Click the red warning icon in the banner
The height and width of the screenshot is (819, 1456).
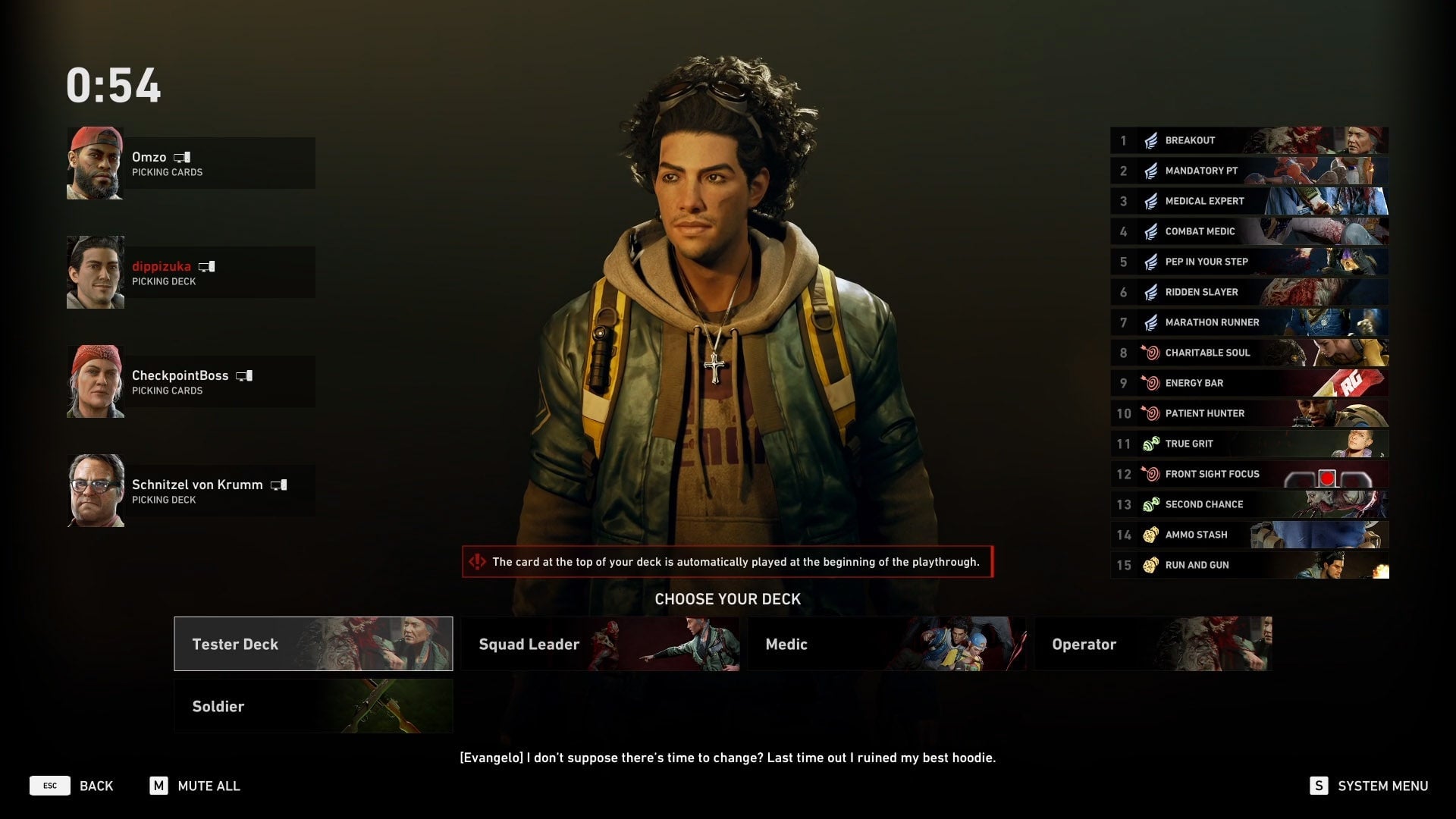478,563
